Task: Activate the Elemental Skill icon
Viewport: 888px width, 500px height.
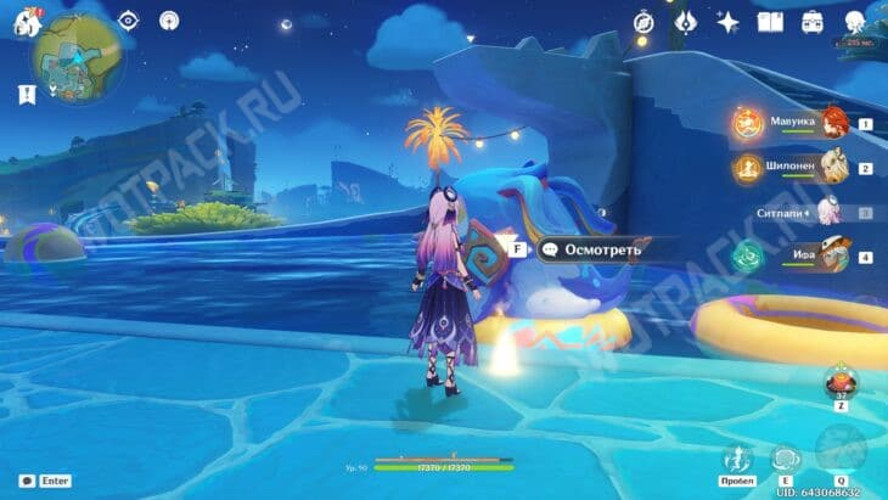Action: (x=785, y=459)
